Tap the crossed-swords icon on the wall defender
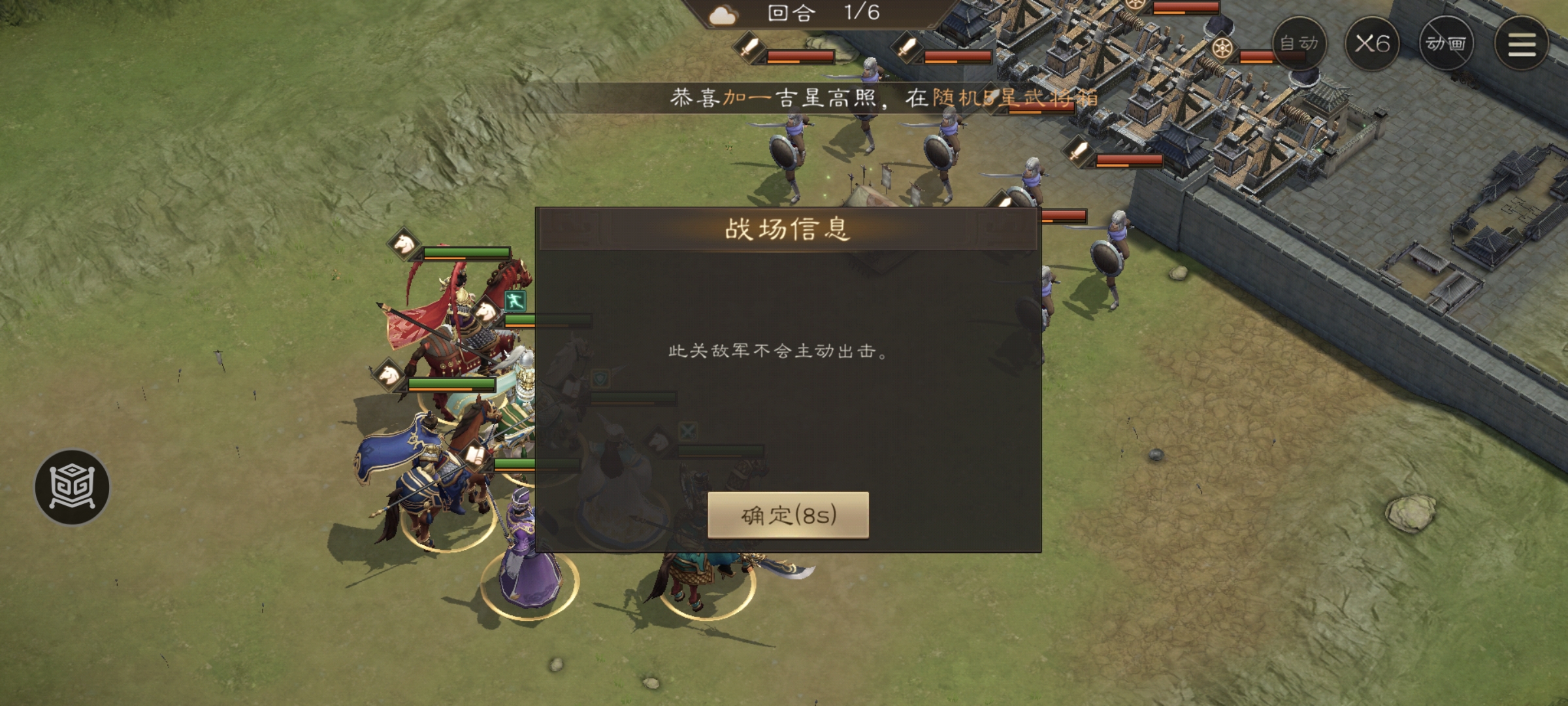1568x706 pixels. point(689,431)
